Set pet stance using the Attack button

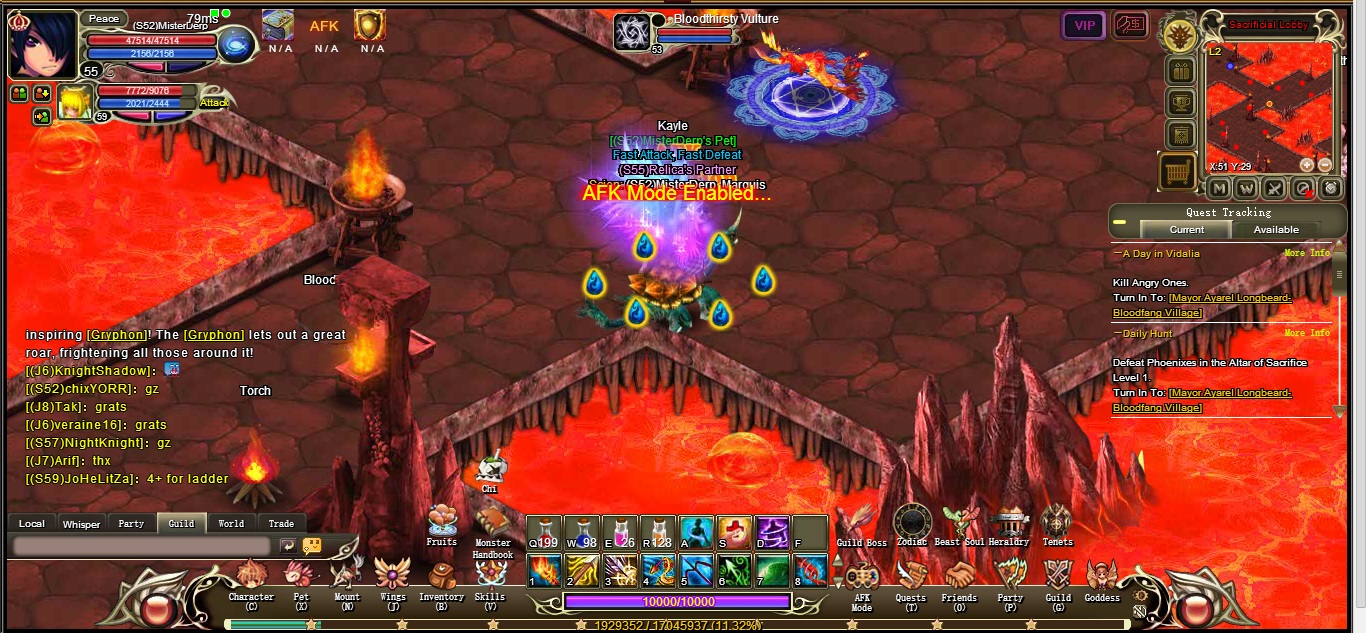pyautogui.click(x=214, y=102)
